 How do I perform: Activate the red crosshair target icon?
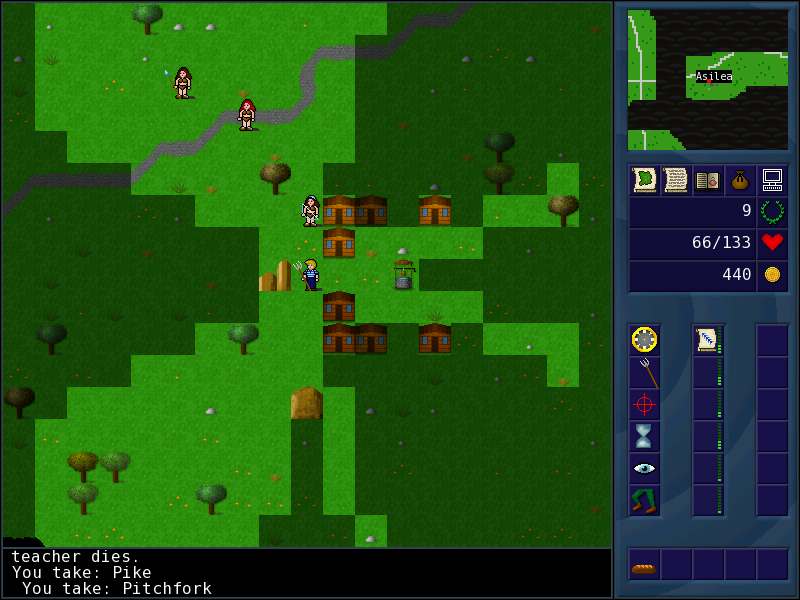[644, 404]
